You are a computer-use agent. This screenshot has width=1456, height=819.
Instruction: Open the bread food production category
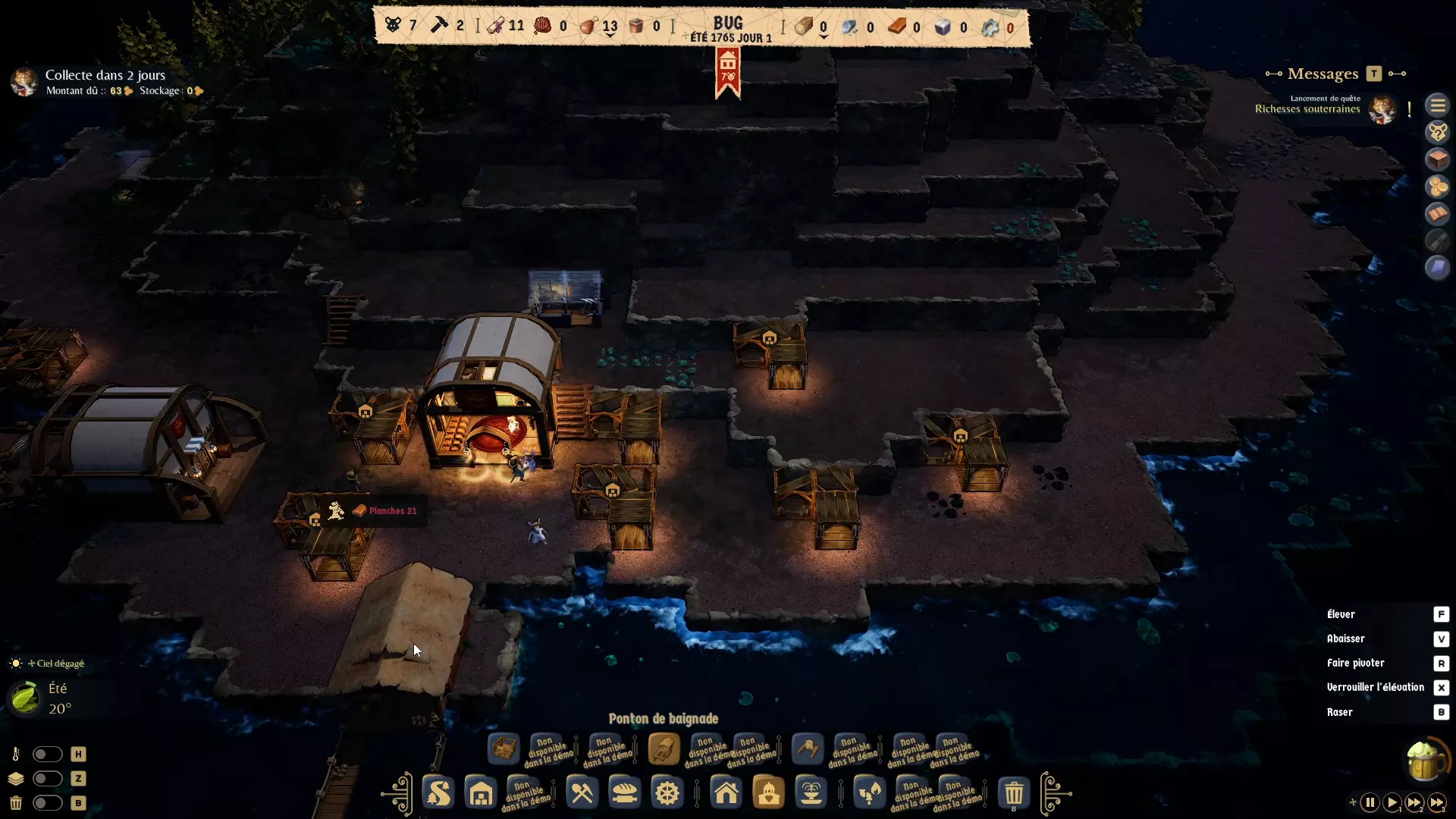click(624, 793)
